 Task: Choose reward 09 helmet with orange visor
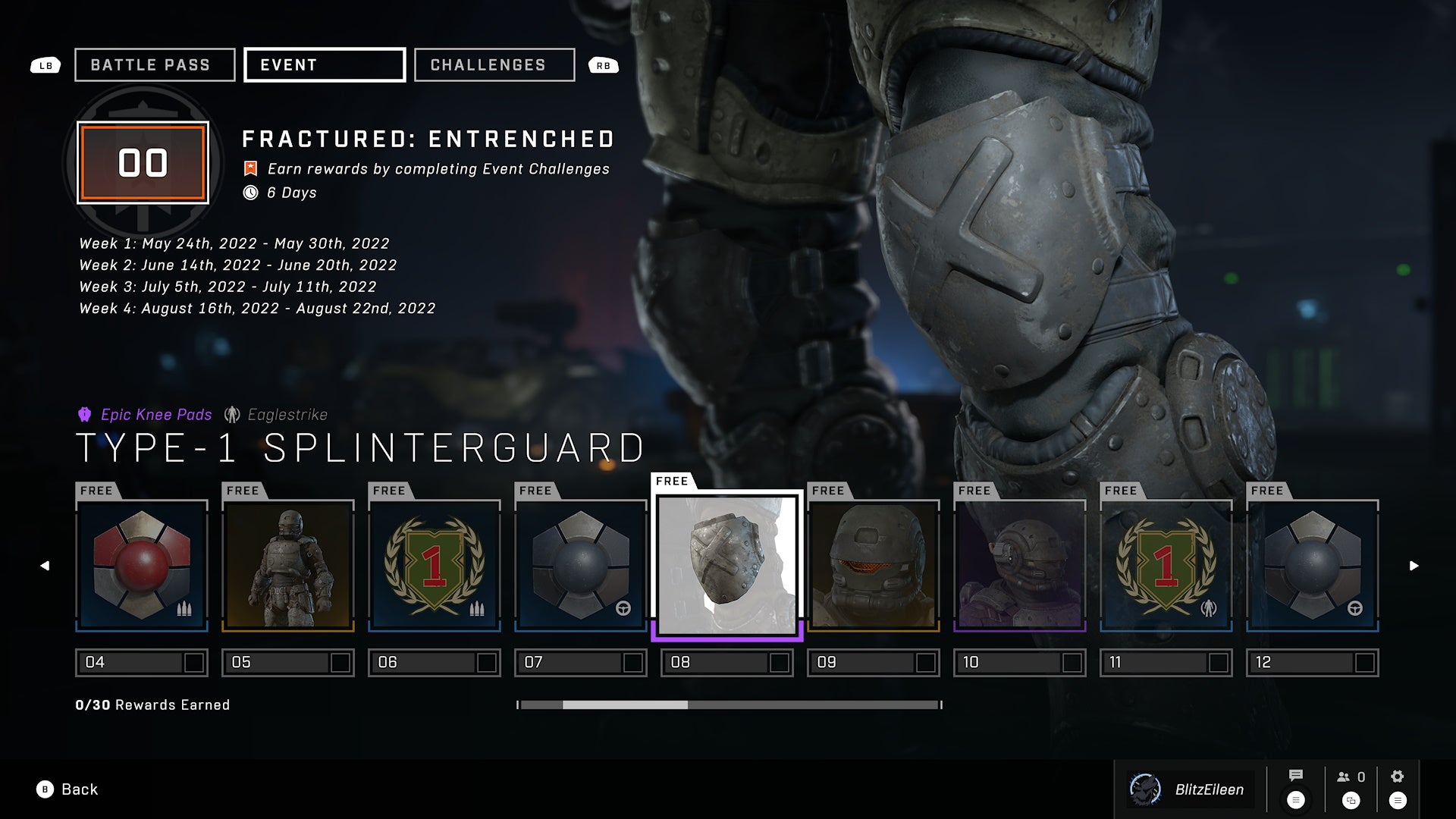click(874, 565)
